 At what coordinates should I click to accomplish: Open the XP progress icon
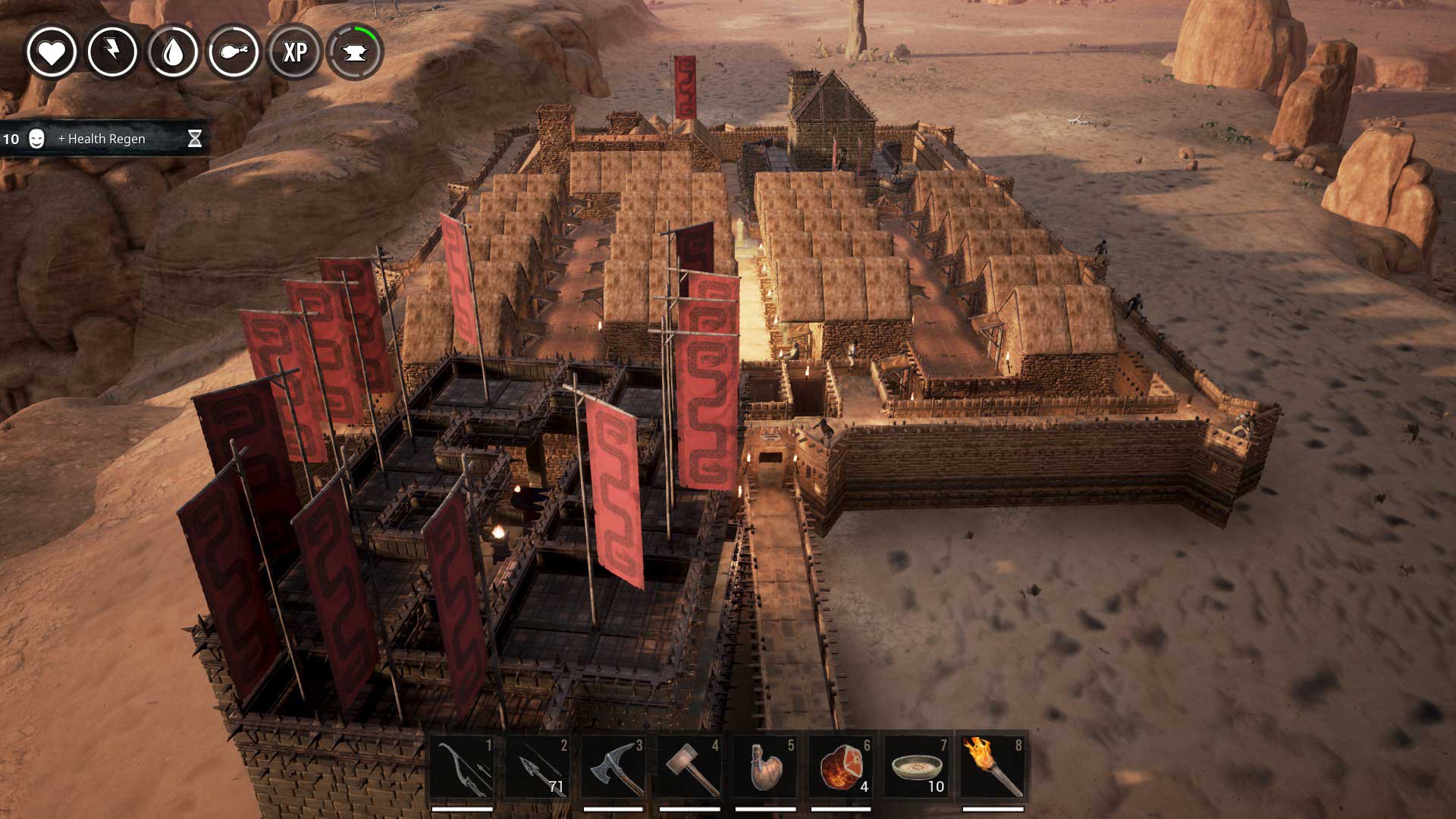[x=294, y=52]
